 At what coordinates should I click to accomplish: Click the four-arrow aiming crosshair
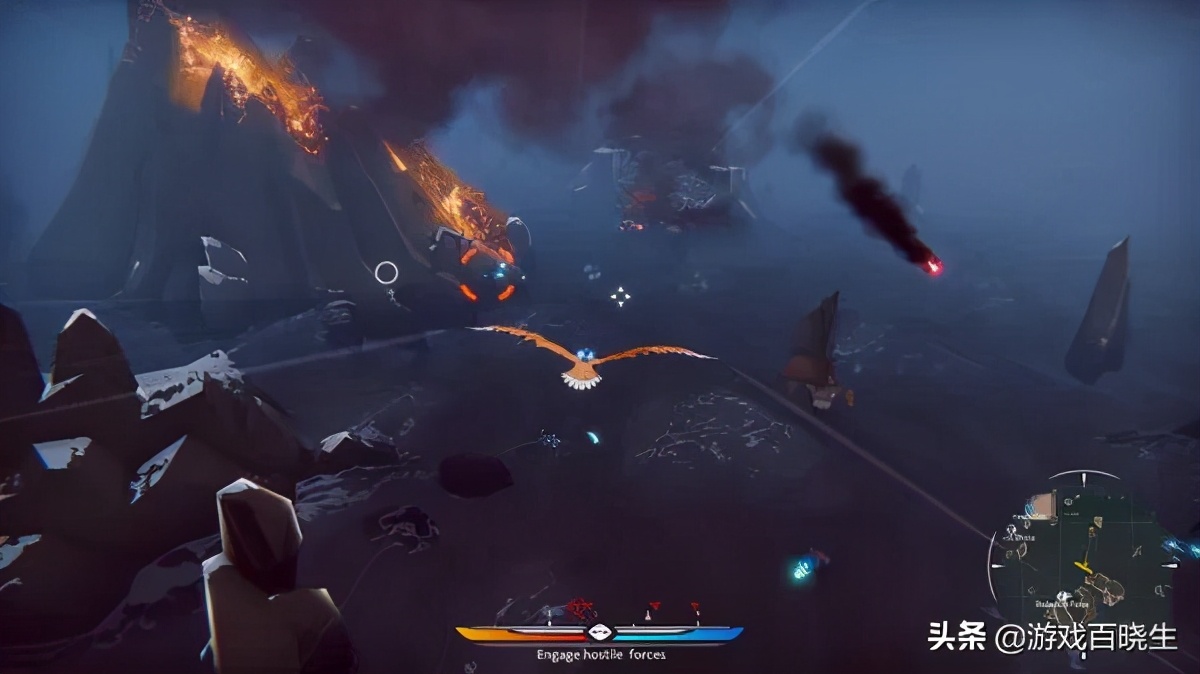click(x=621, y=296)
